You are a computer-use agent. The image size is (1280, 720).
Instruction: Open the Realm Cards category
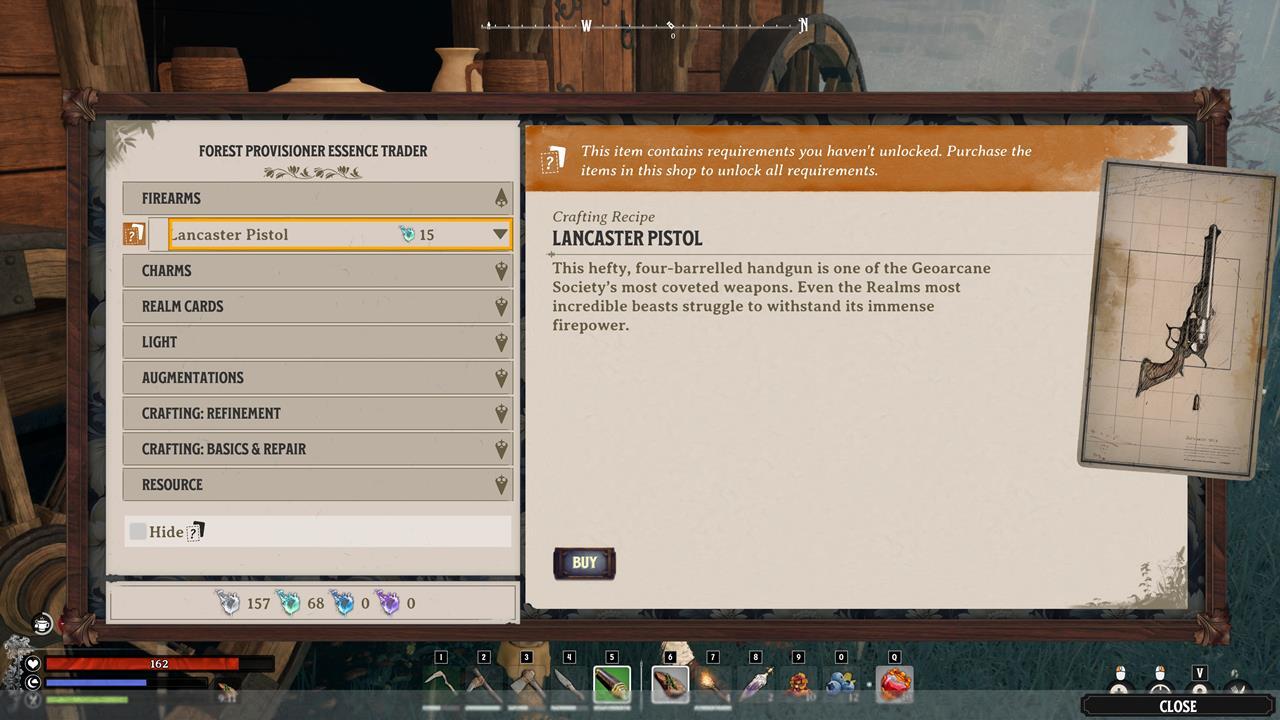tap(317, 306)
